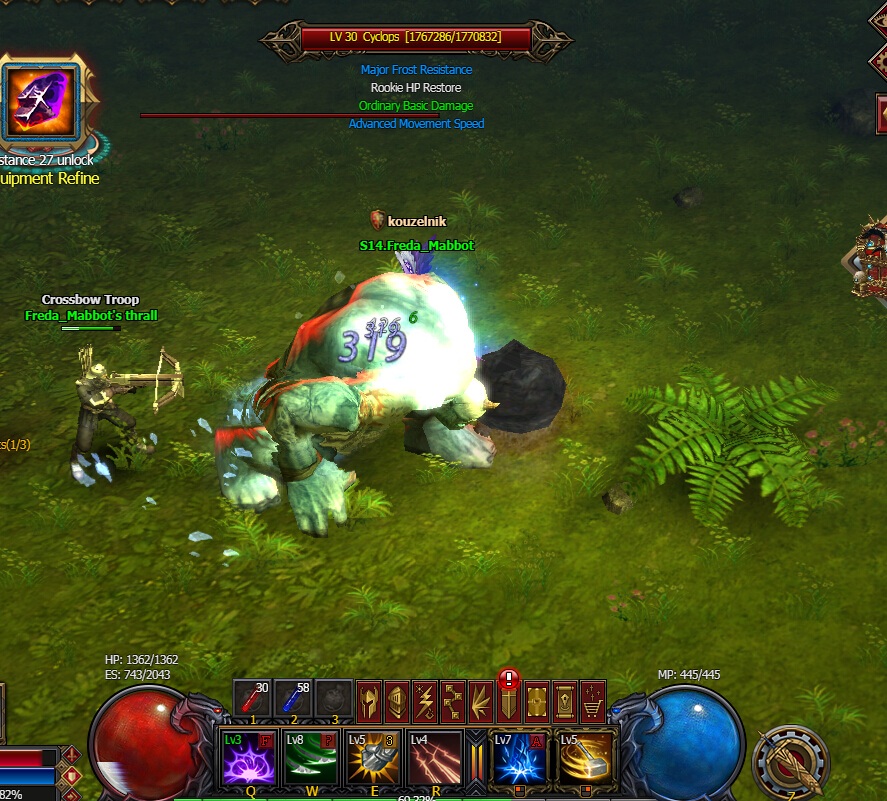Activate the golden Lv5 hammer whirl skill
This screenshot has height=801, width=887.
[586, 757]
